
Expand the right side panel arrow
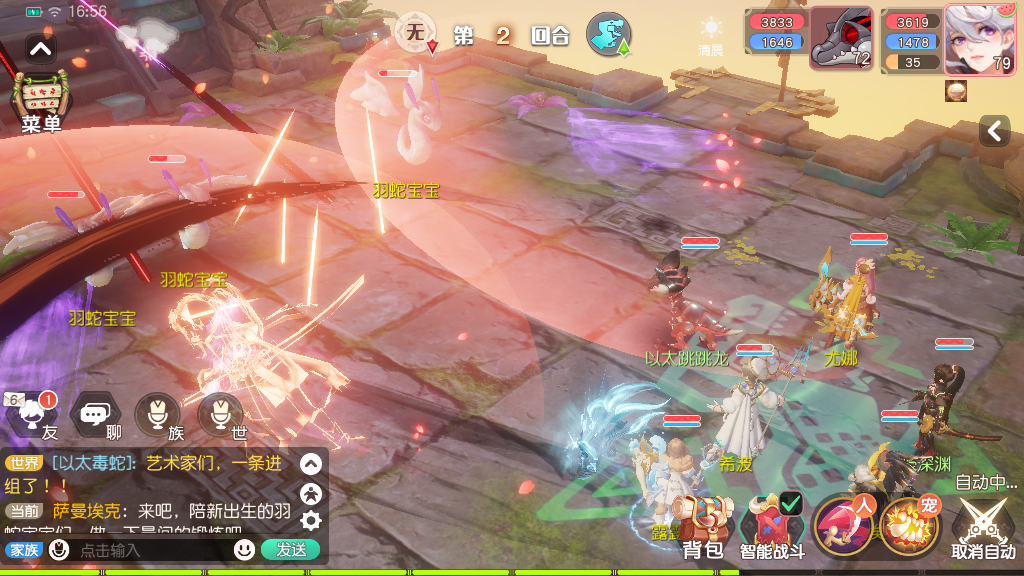click(x=994, y=131)
